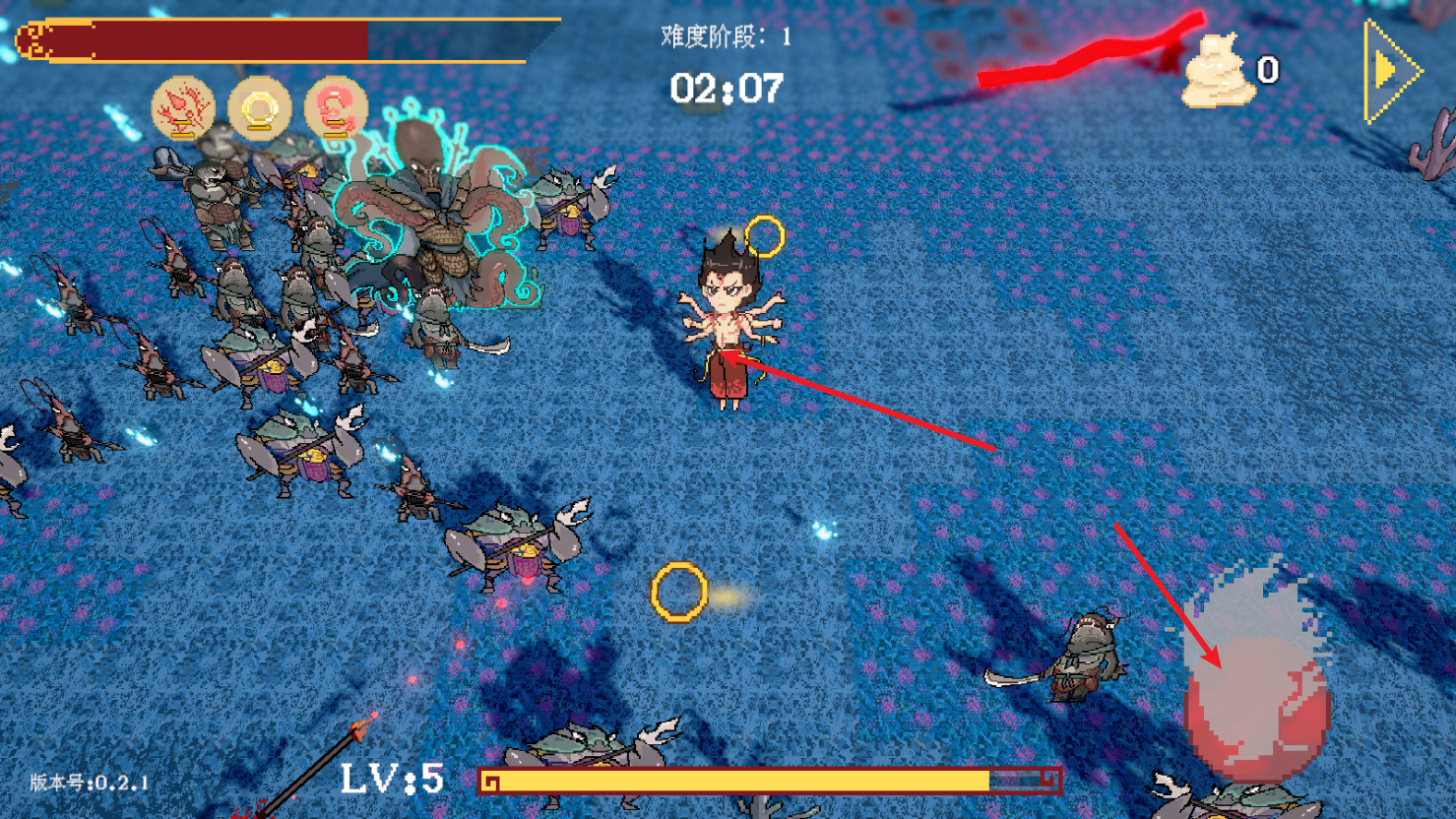Activate the red flame orb ability button
Viewport: 1456px width, 819px height.
pyautogui.click(x=1256, y=701)
